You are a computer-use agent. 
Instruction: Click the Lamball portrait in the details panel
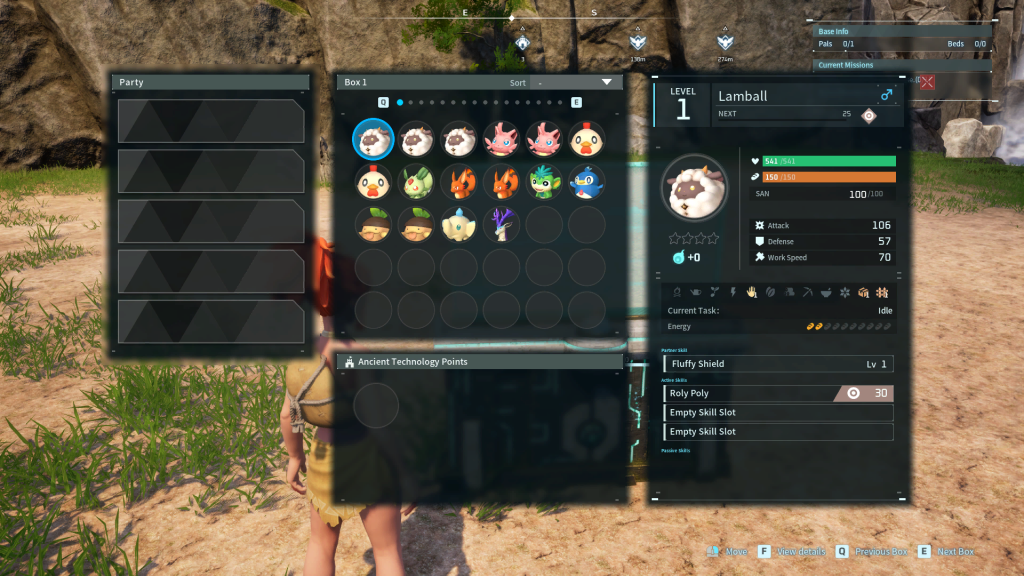click(695, 189)
